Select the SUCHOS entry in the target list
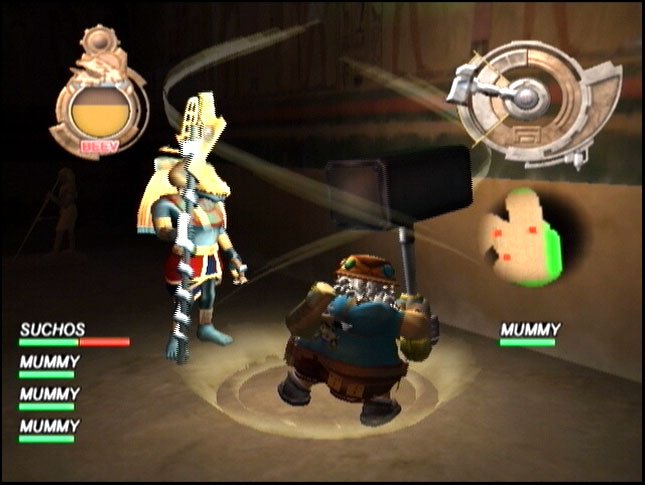The height and width of the screenshot is (485, 645). [52, 329]
